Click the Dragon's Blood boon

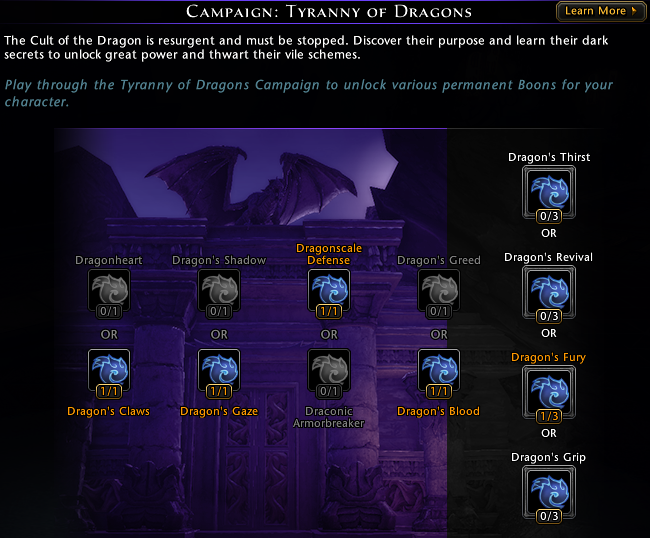439,371
